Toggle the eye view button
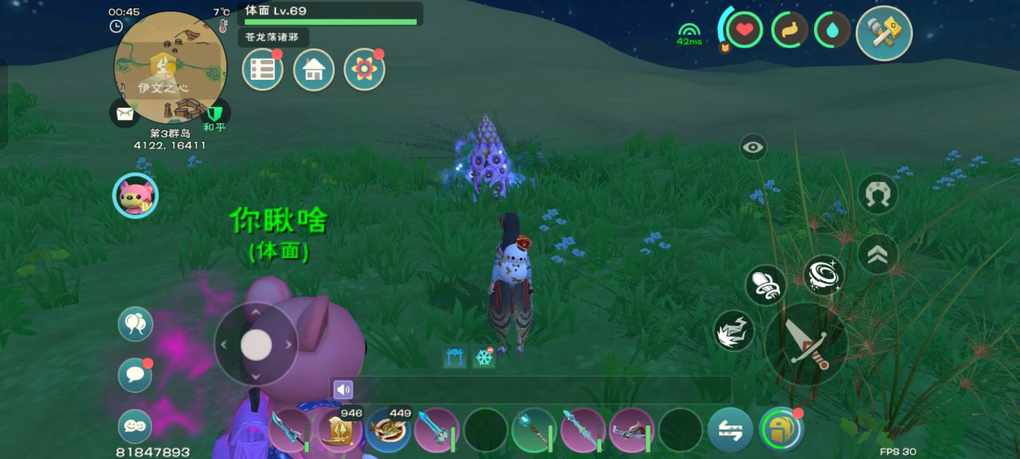Image resolution: width=1020 pixels, height=459 pixels. pyautogui.click(x=753, y=148)
